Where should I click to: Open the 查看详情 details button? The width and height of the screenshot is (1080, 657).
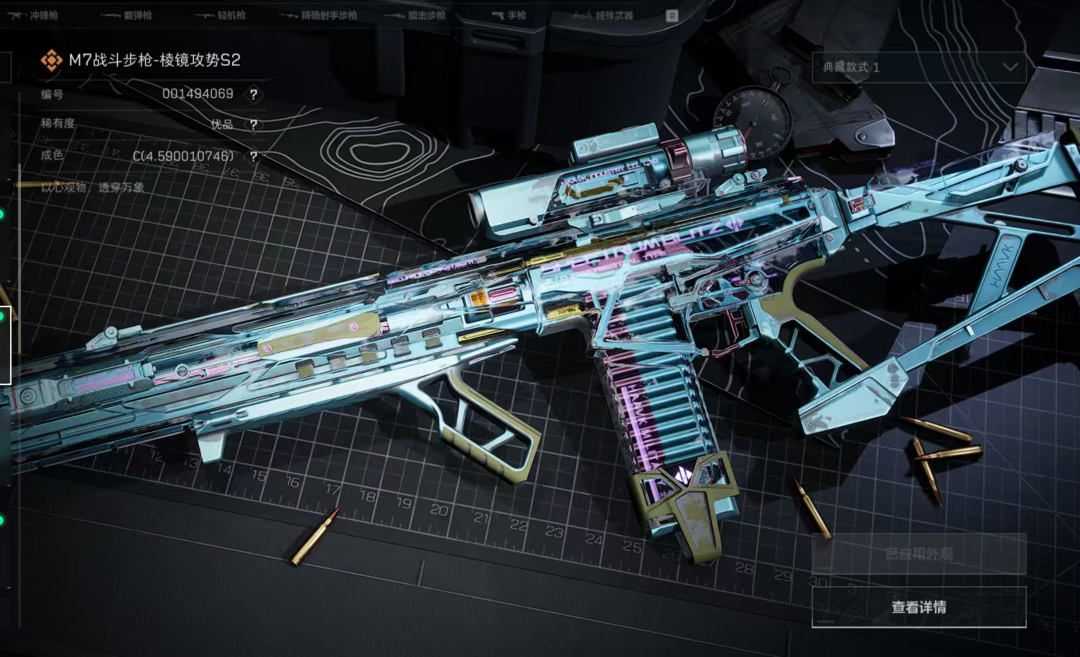pos(918,607)
